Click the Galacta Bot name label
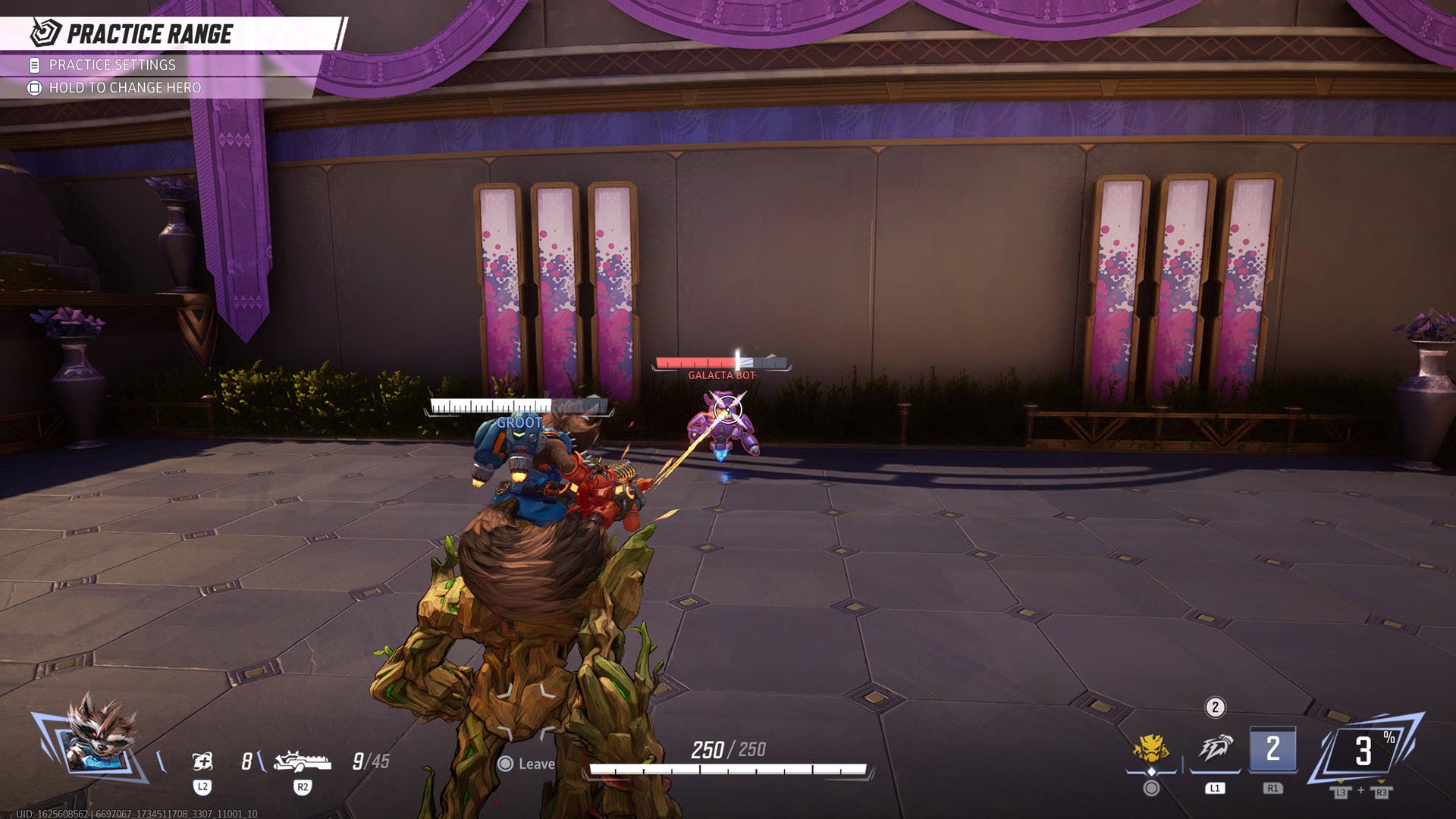Viewport: 1456px width, 819px height. [x=722, y=374]
